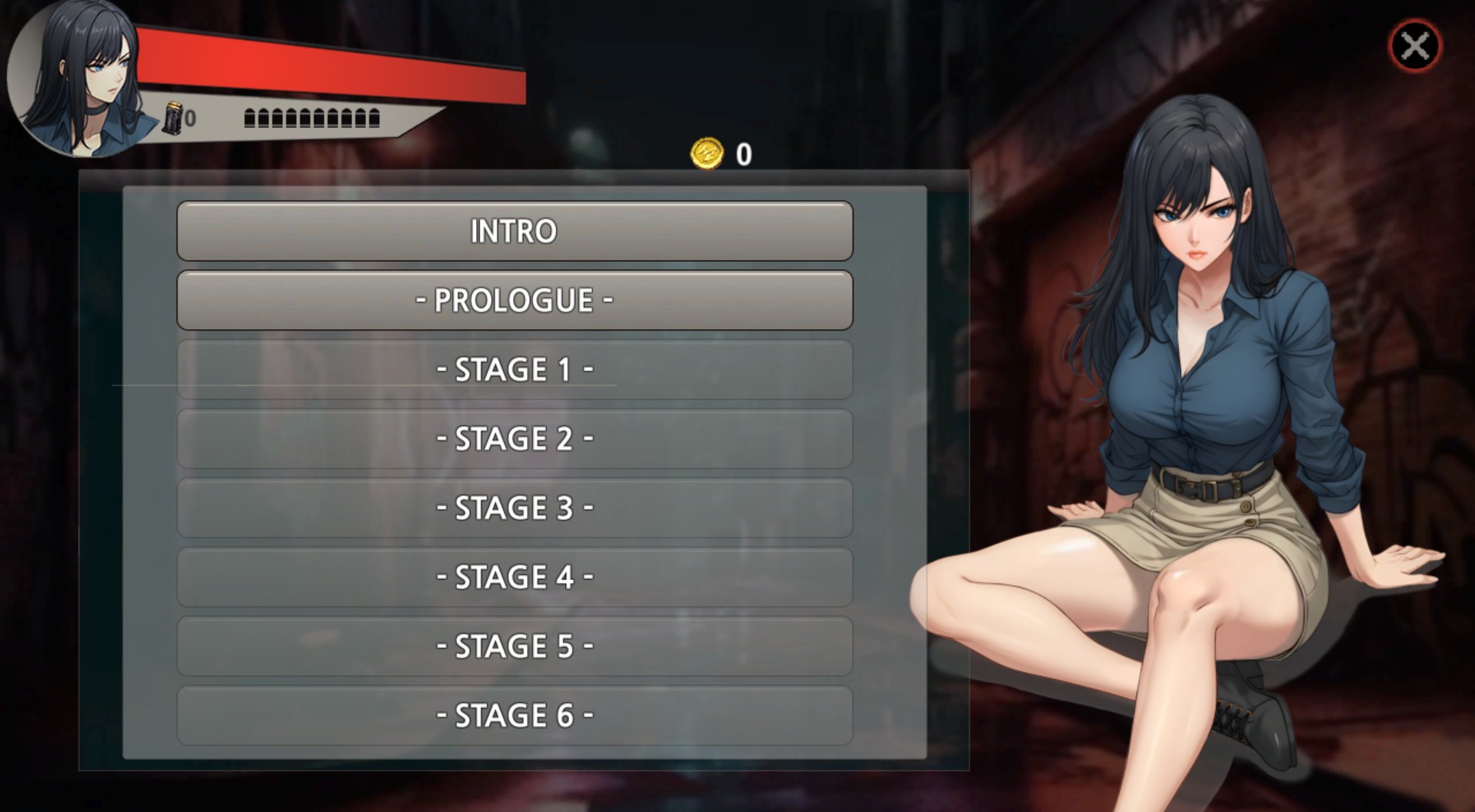
Task: Choose STAGE 6
Action: tap(514, 714)
